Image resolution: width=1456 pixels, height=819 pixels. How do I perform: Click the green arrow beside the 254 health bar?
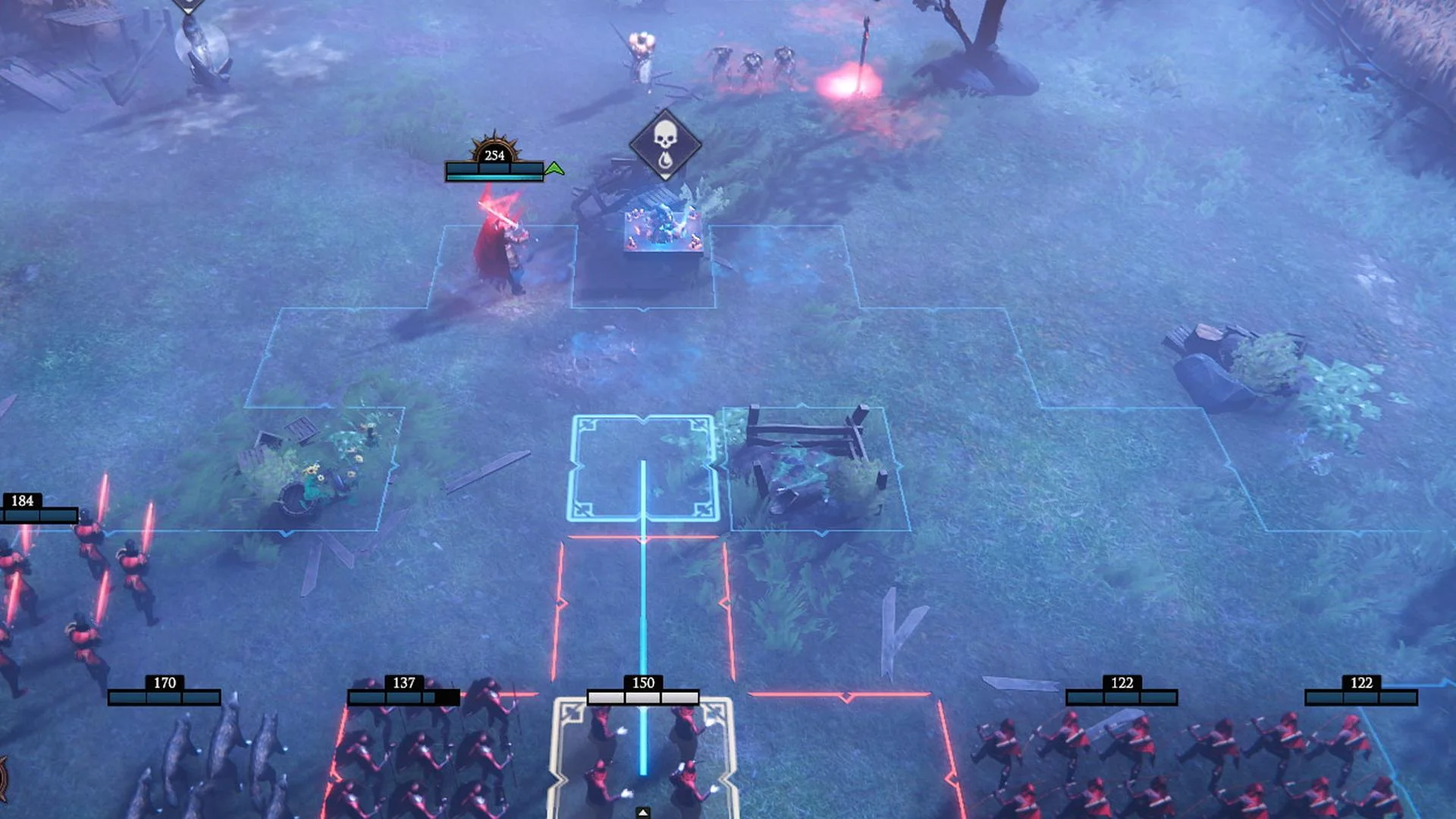click(554, 169)
